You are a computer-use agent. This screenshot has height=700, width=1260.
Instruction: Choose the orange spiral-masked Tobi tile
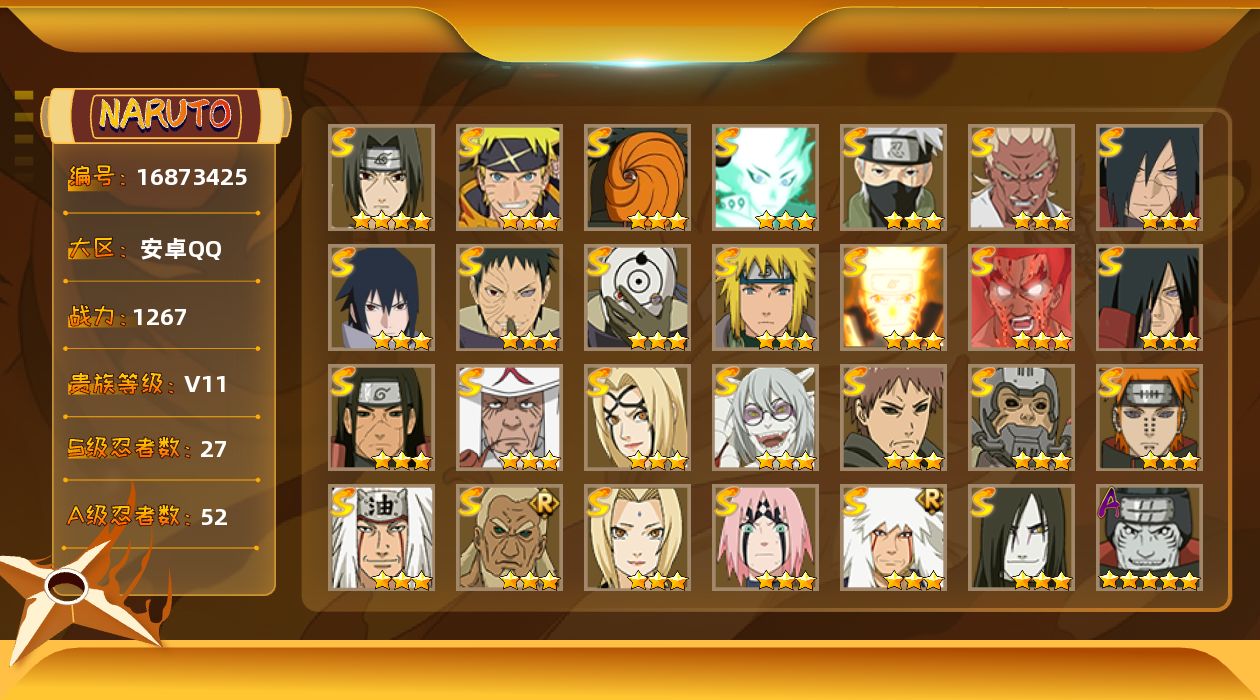pos(637,178)
